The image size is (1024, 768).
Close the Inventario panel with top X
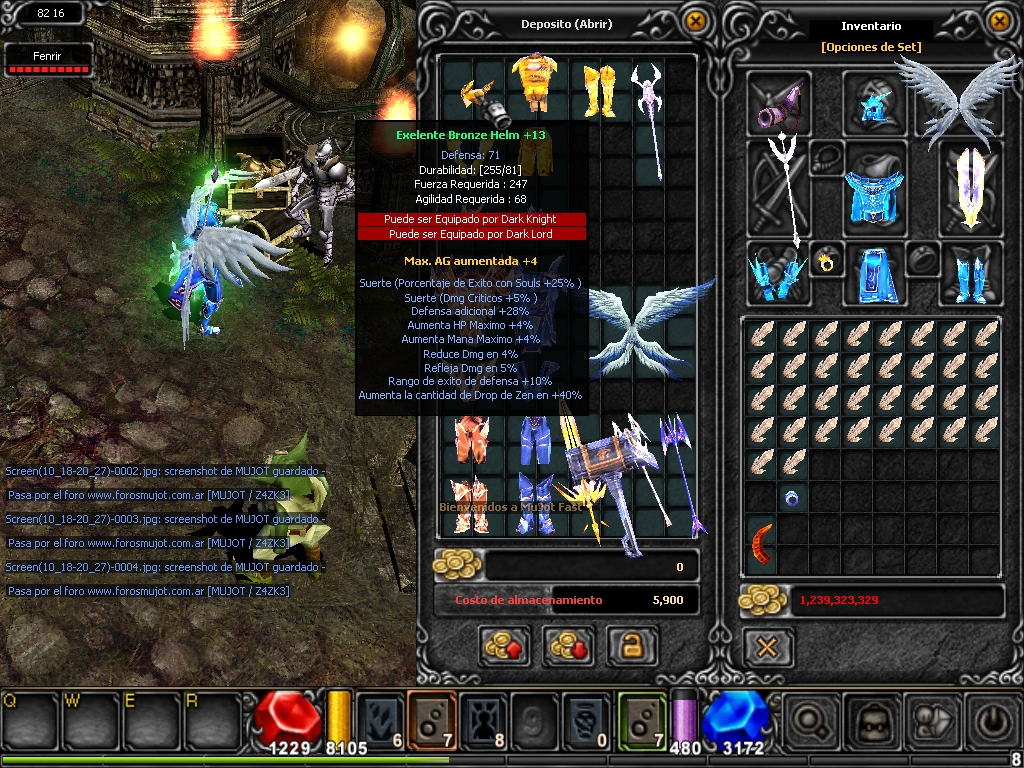(998, 21)
